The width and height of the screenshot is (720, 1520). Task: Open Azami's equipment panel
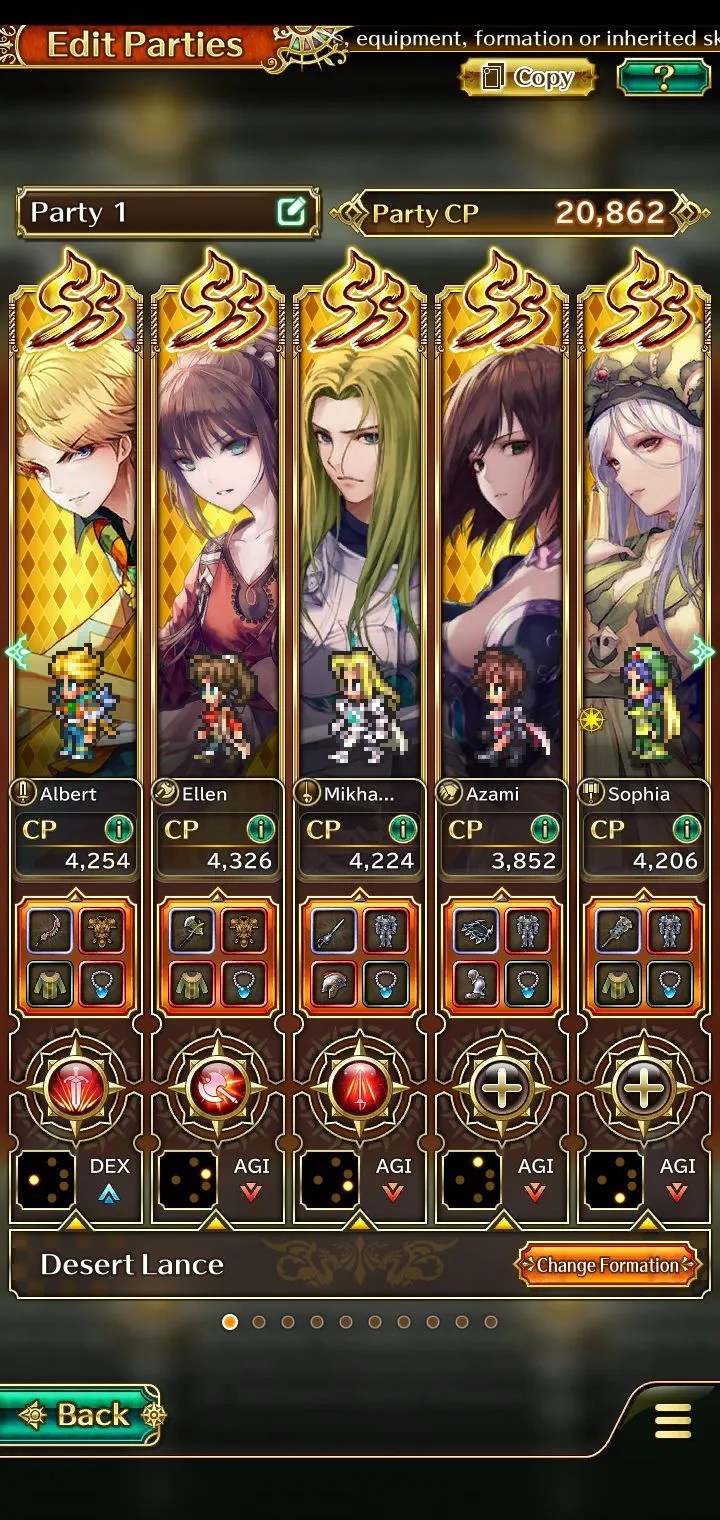502,957
